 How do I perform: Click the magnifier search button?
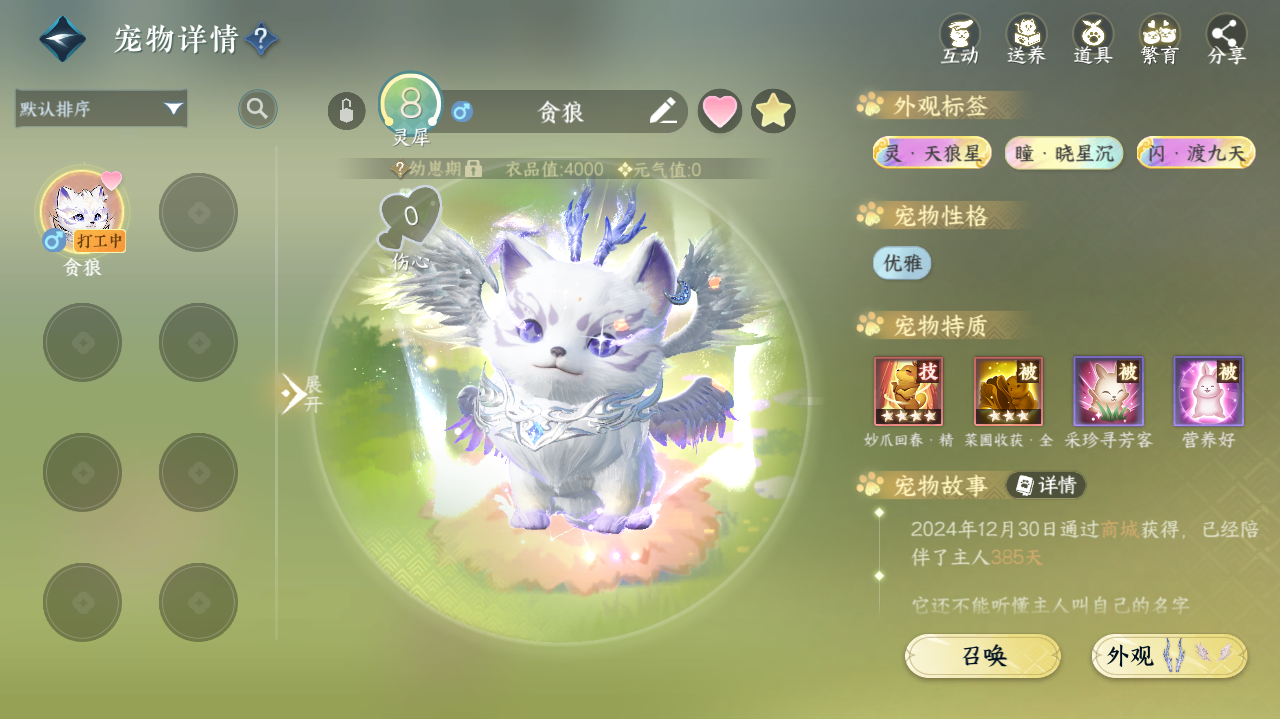point(258,108)
